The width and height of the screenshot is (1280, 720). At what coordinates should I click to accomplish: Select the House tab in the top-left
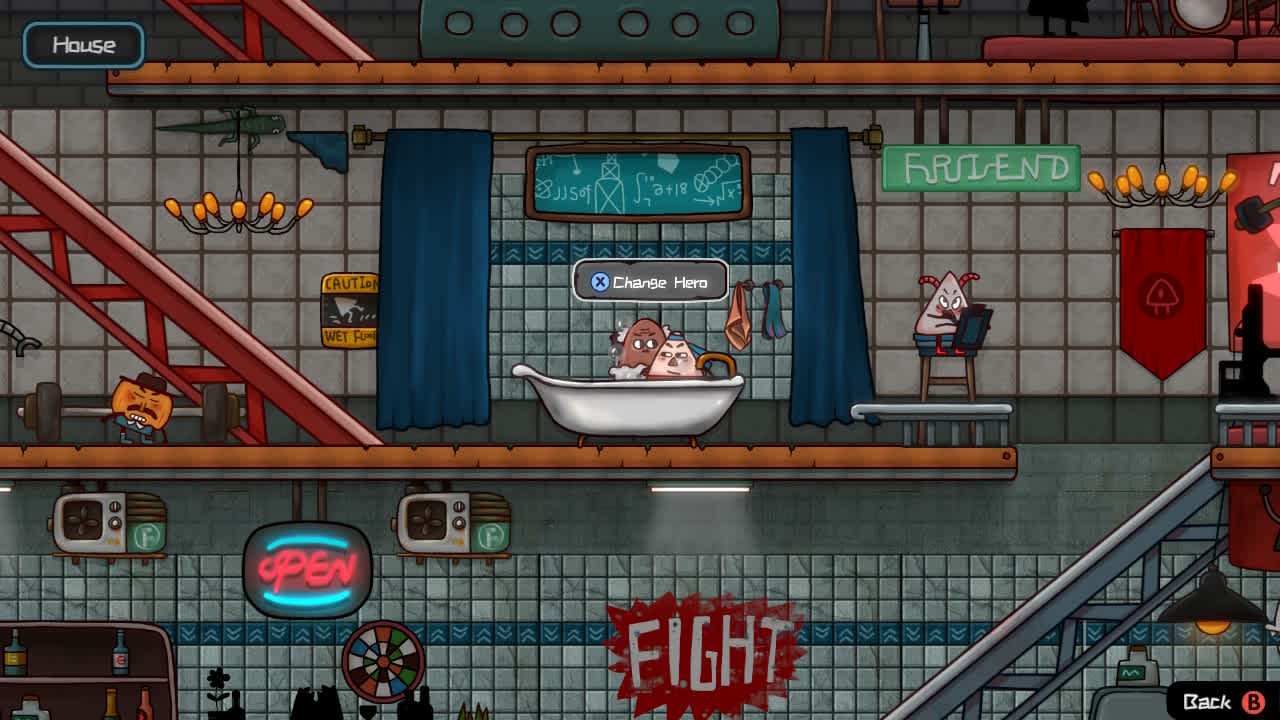(84, 44)
